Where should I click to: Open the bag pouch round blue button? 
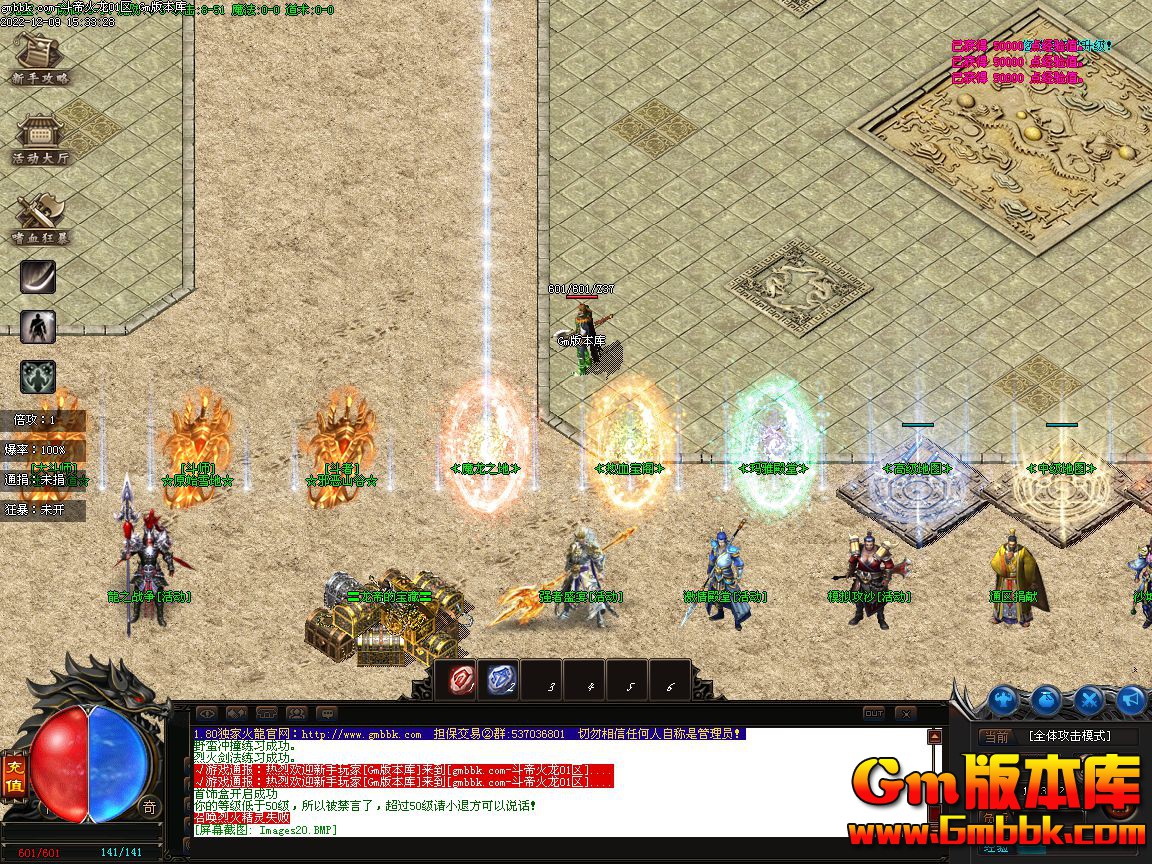1046,700
